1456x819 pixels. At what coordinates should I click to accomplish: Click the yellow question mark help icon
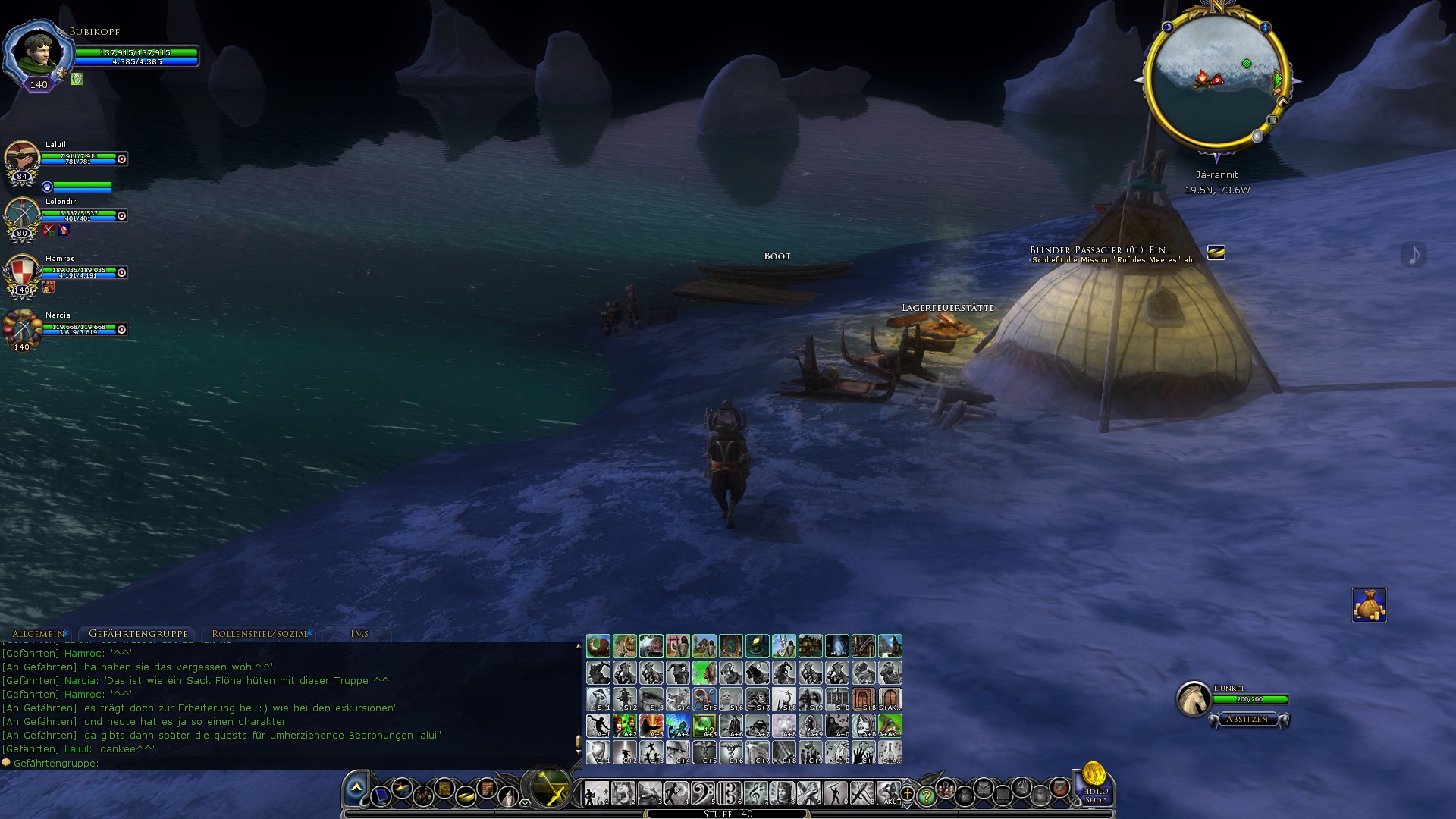927,797
